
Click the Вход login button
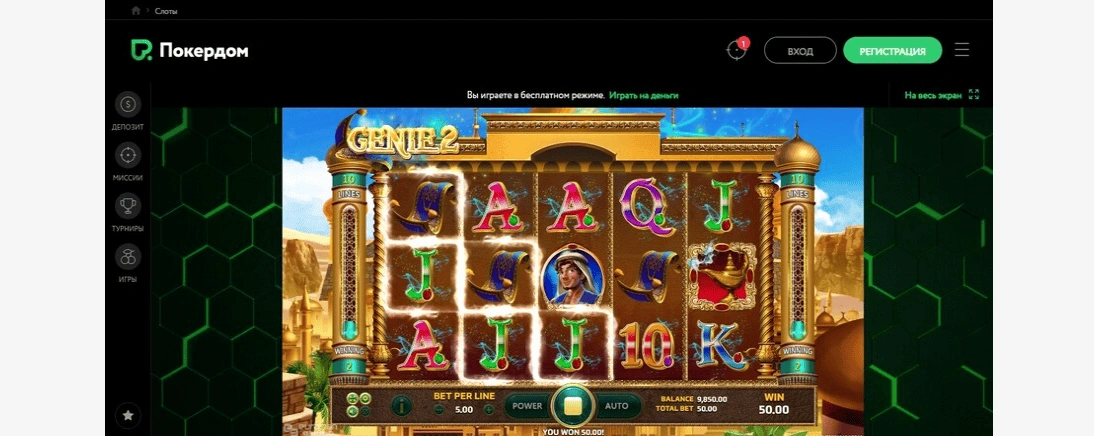click(800, 51)
